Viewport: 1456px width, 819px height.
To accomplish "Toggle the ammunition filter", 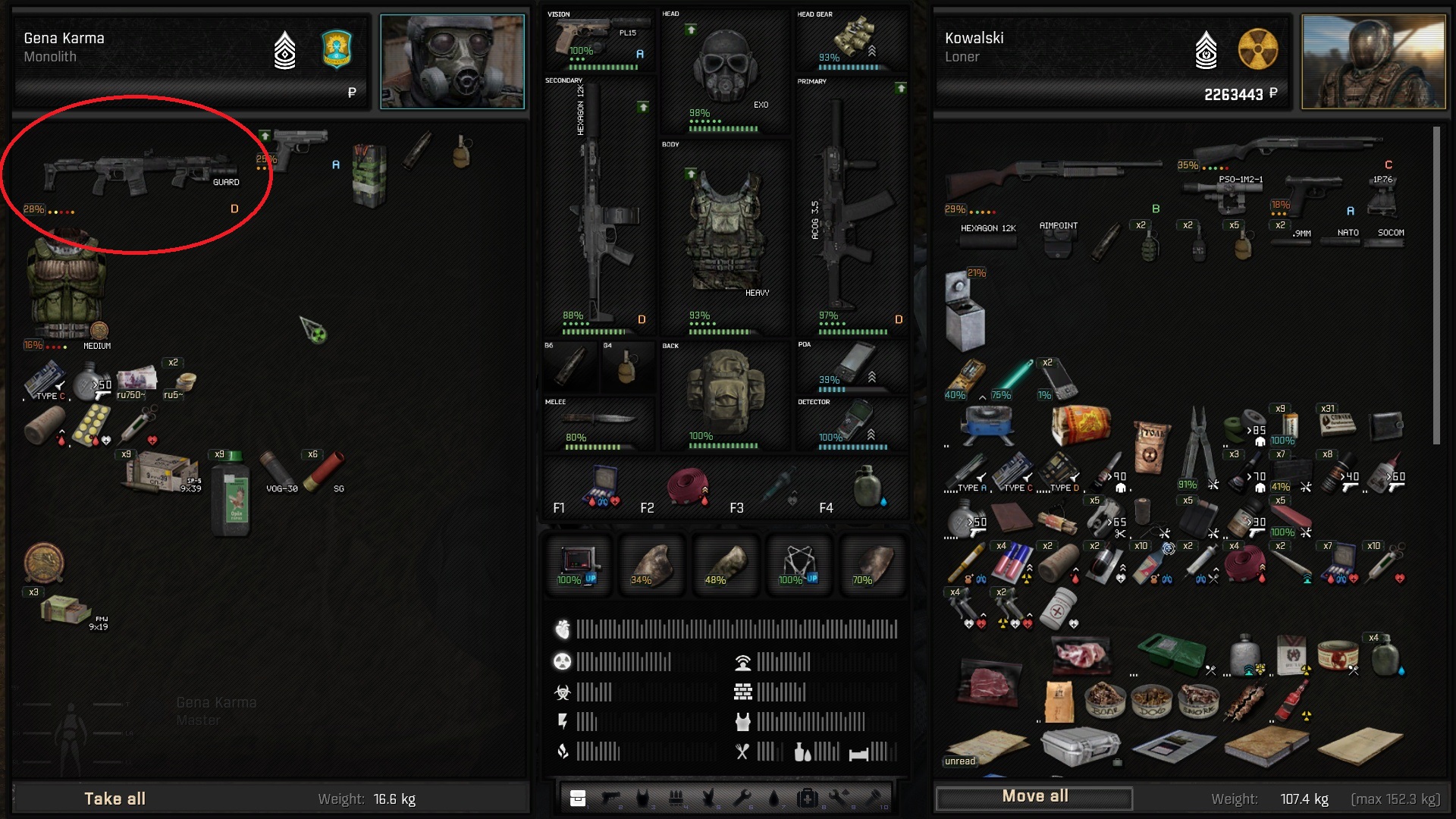I will pos(676,796).
